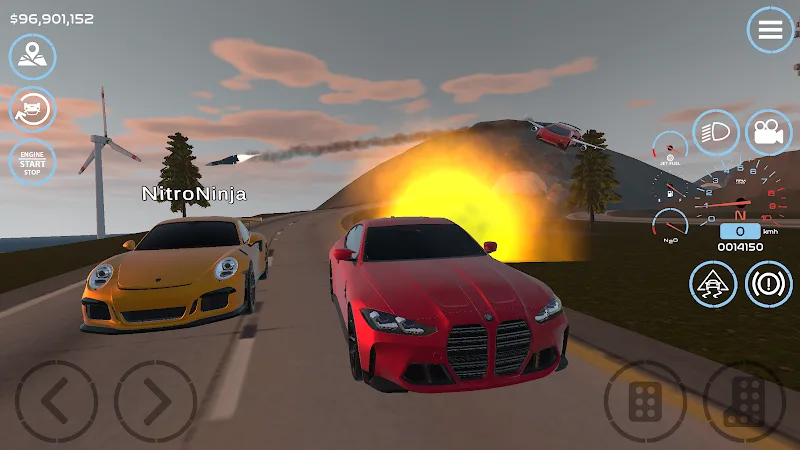Tap the brake pedal
Image resolution: width=800 pixels, height=450 pixels.
[644, 402]
